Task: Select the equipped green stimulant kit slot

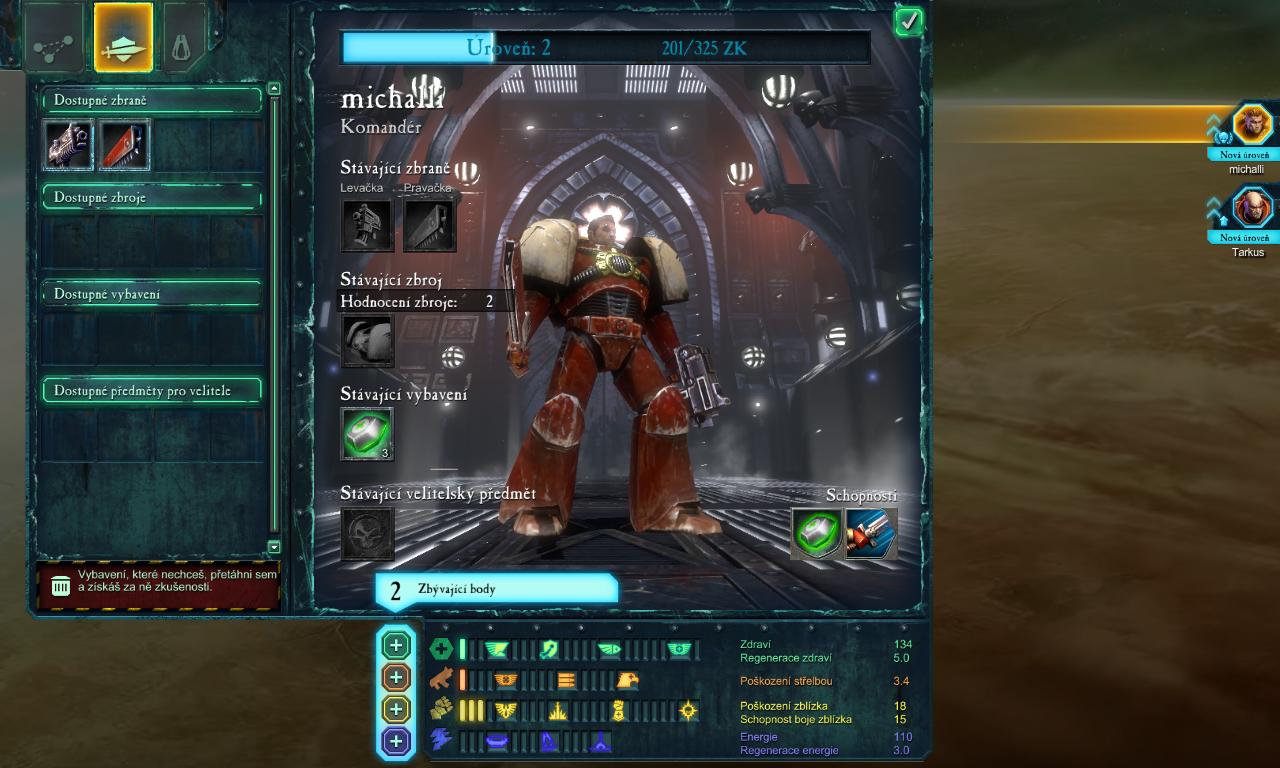Action: pos(367,434)
